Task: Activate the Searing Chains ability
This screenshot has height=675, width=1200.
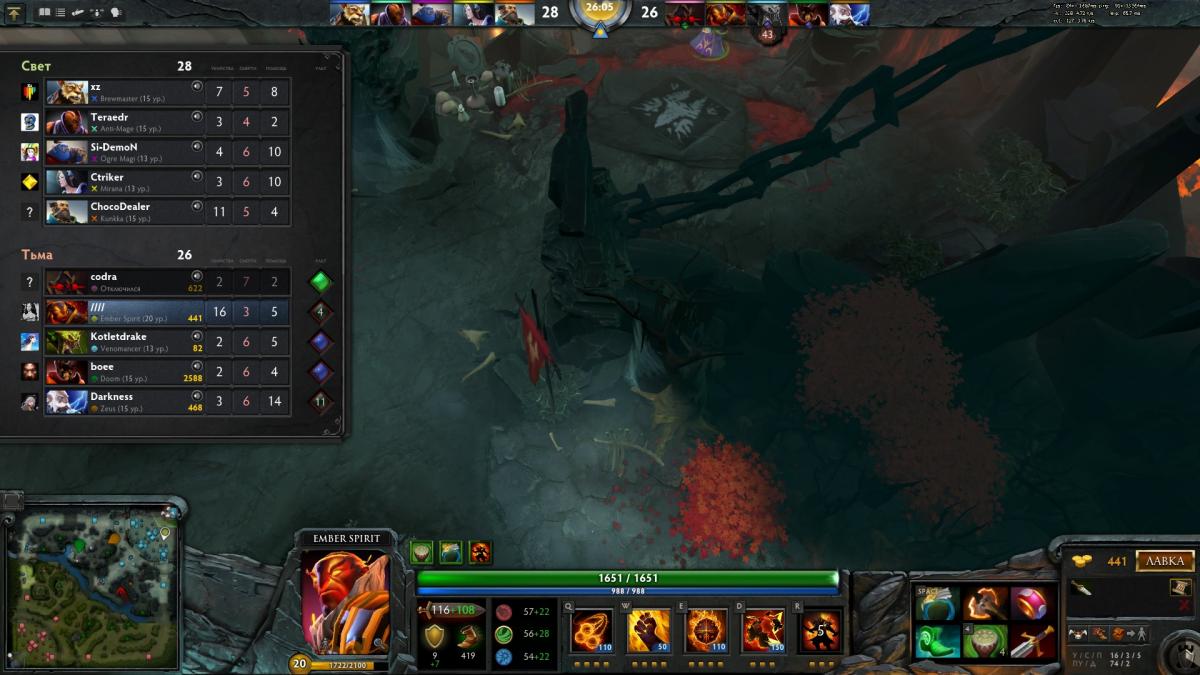Action: (591, 632)
